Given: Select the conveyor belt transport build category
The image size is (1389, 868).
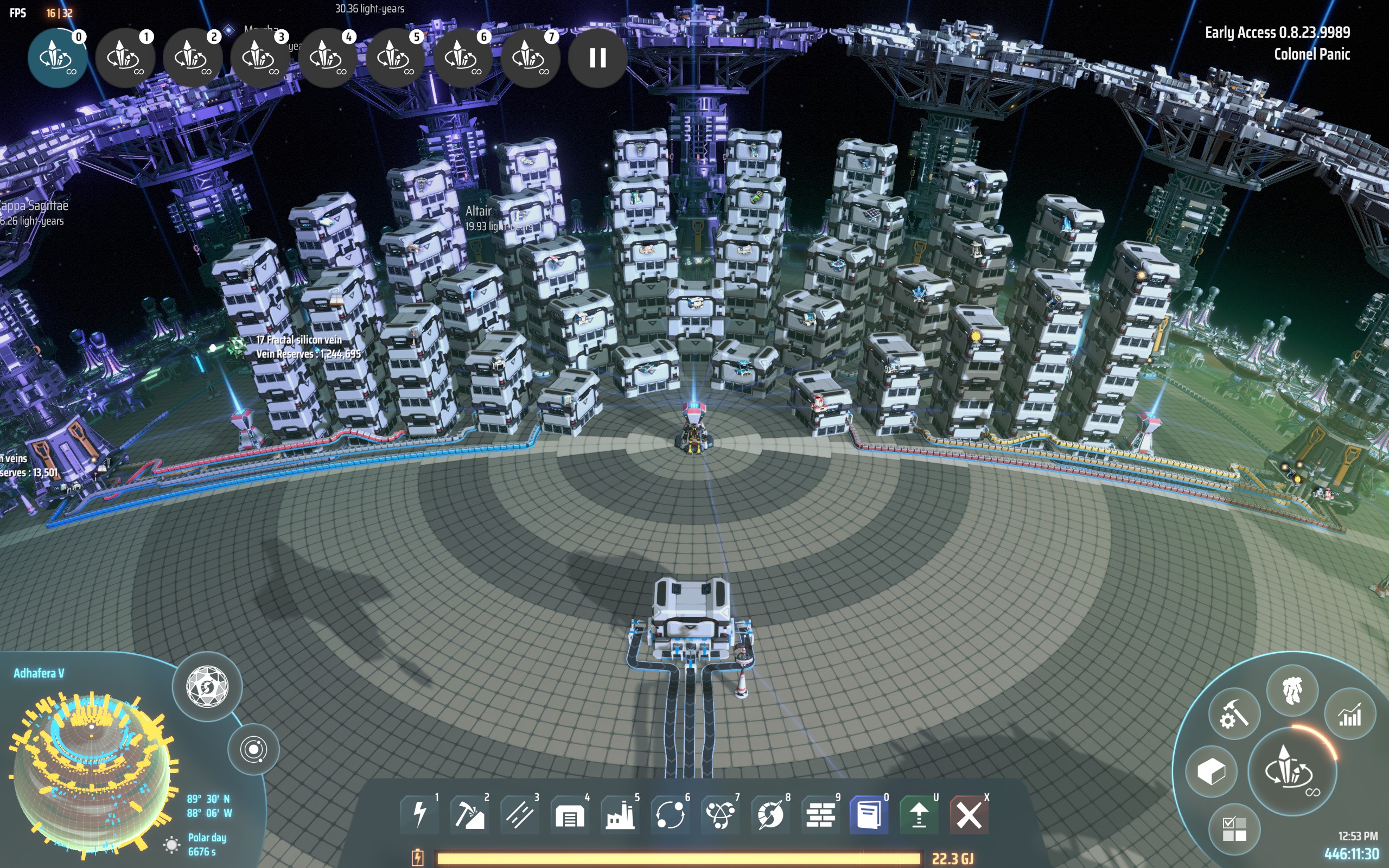Looking at the screenshot, I should 519,814.
